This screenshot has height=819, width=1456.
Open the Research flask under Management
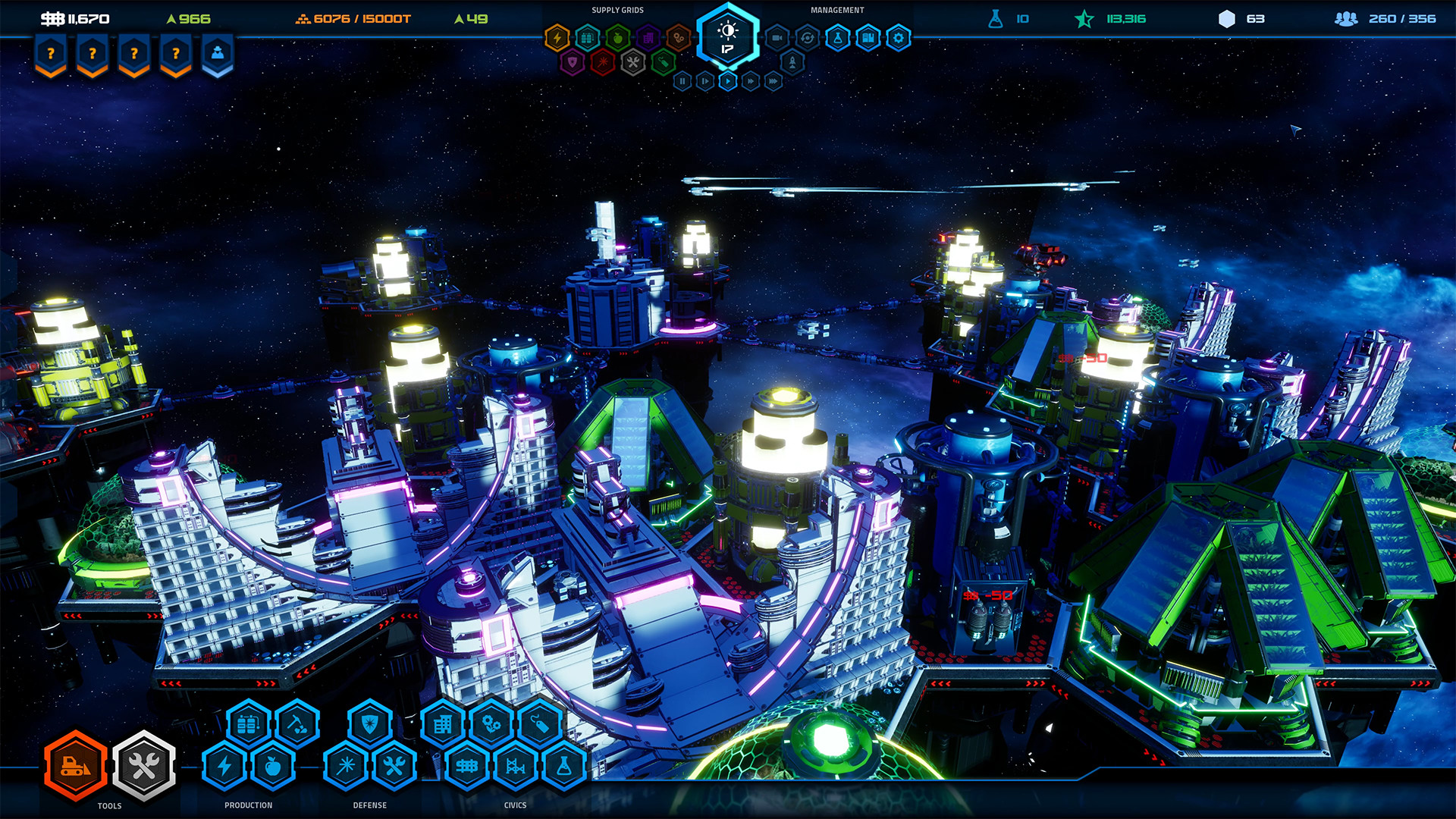pyautogui.click(x=837, y=37)
